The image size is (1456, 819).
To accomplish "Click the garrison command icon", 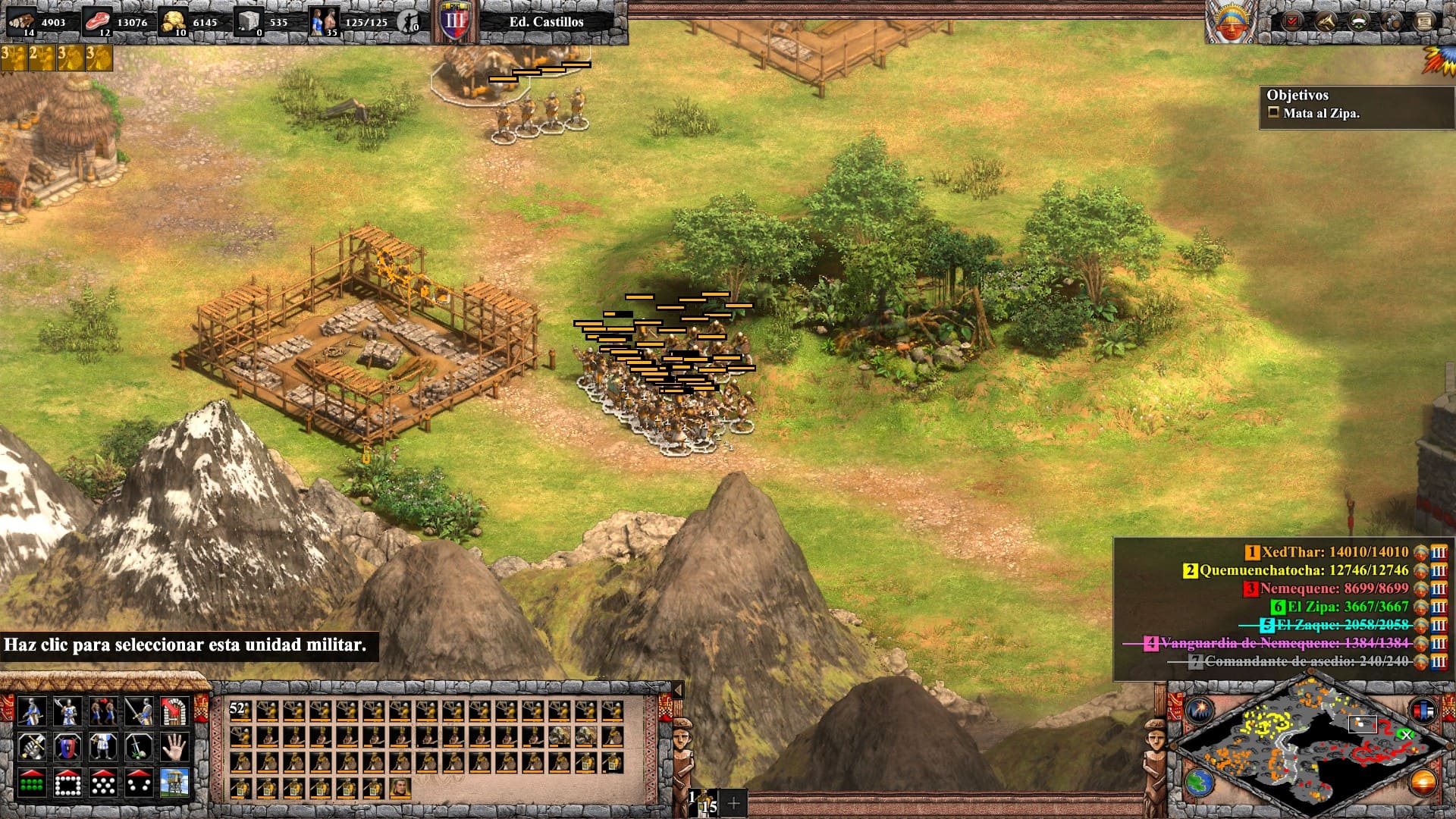I will point(174,711).
